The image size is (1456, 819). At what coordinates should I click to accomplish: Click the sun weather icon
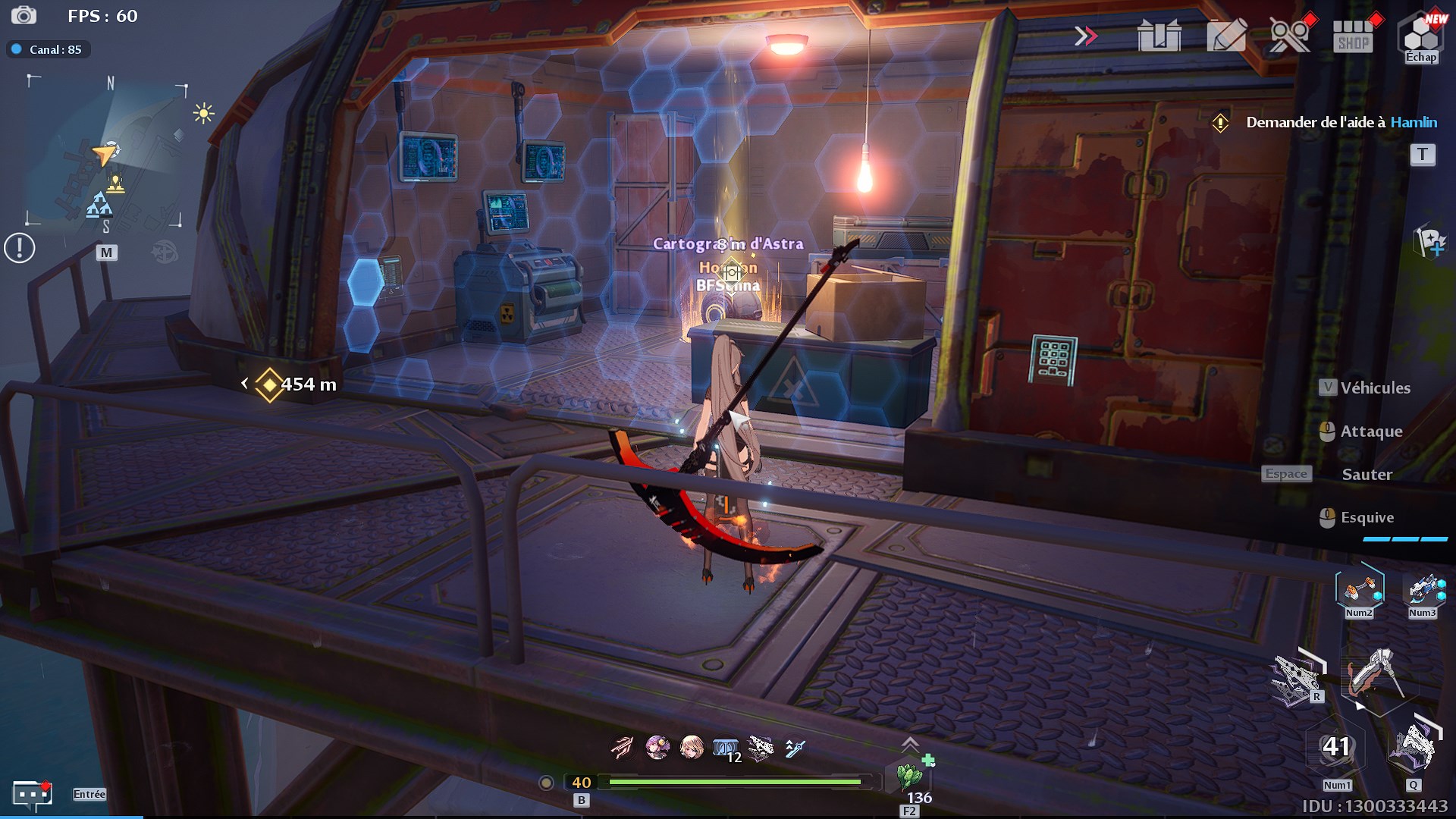pos(203,114)
